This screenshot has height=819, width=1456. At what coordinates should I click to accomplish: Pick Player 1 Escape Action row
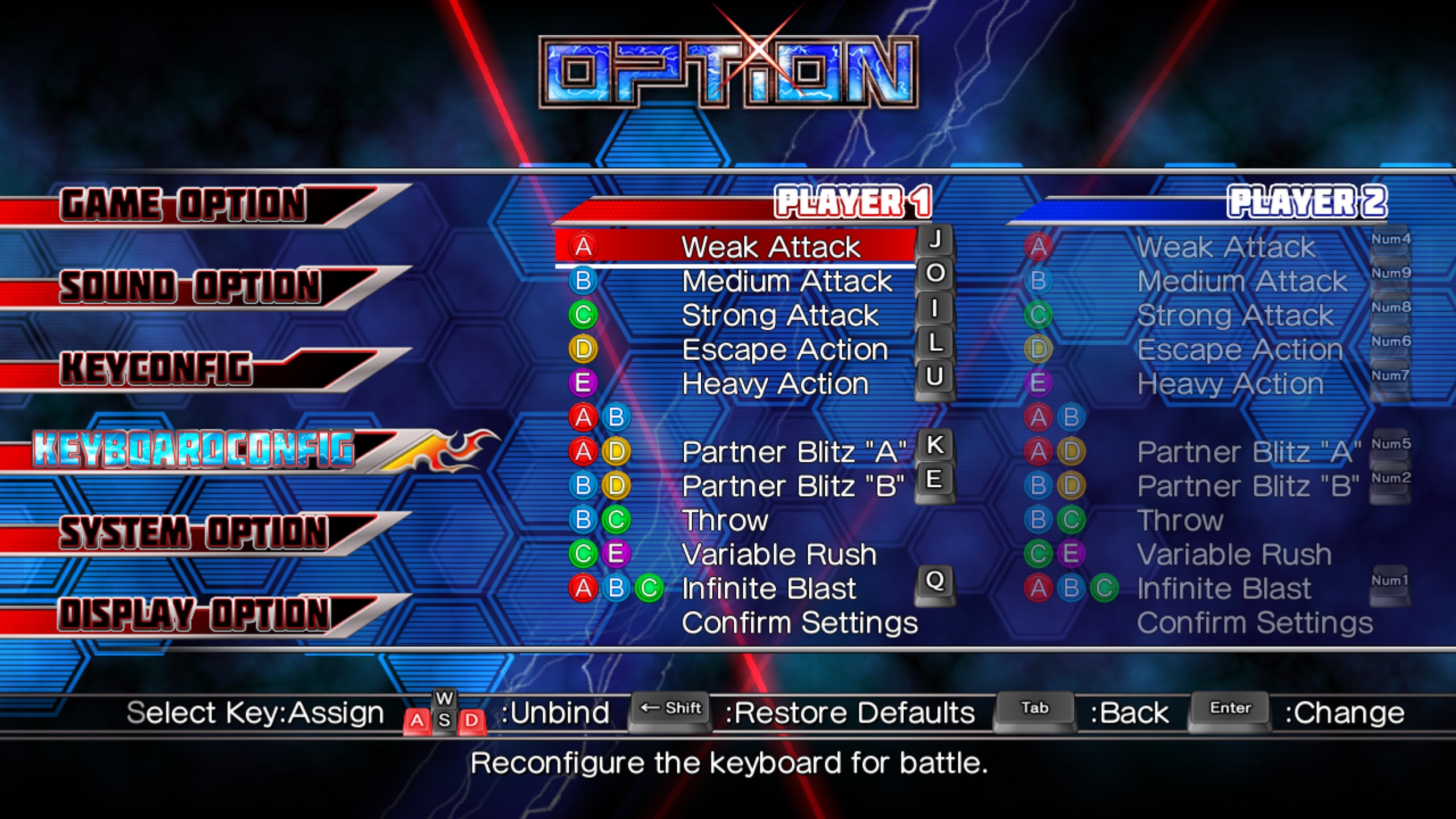click(x=784, y=350)
